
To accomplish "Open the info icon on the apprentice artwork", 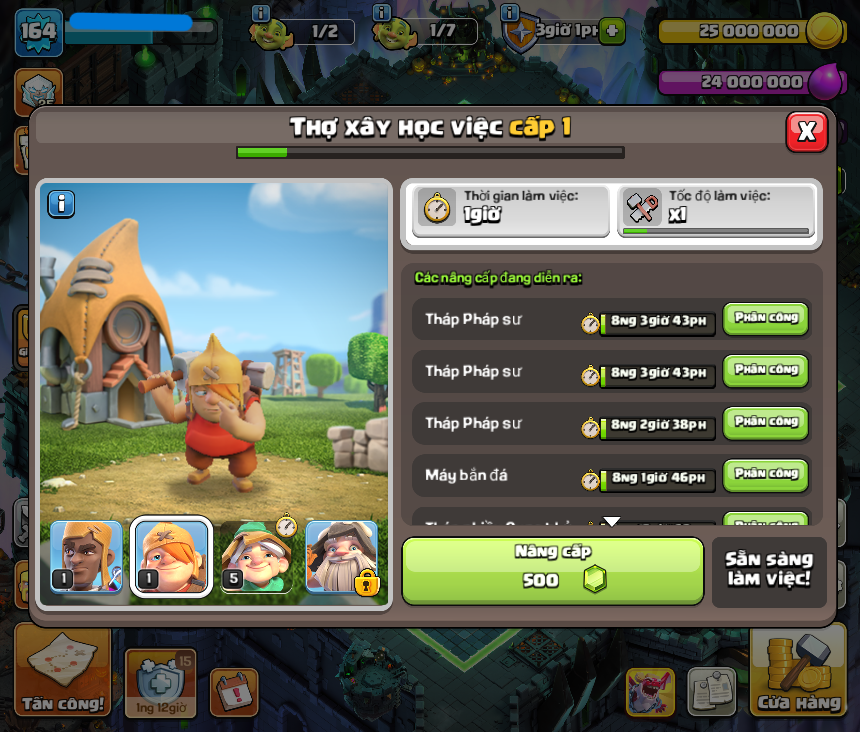I will point(62,204).
